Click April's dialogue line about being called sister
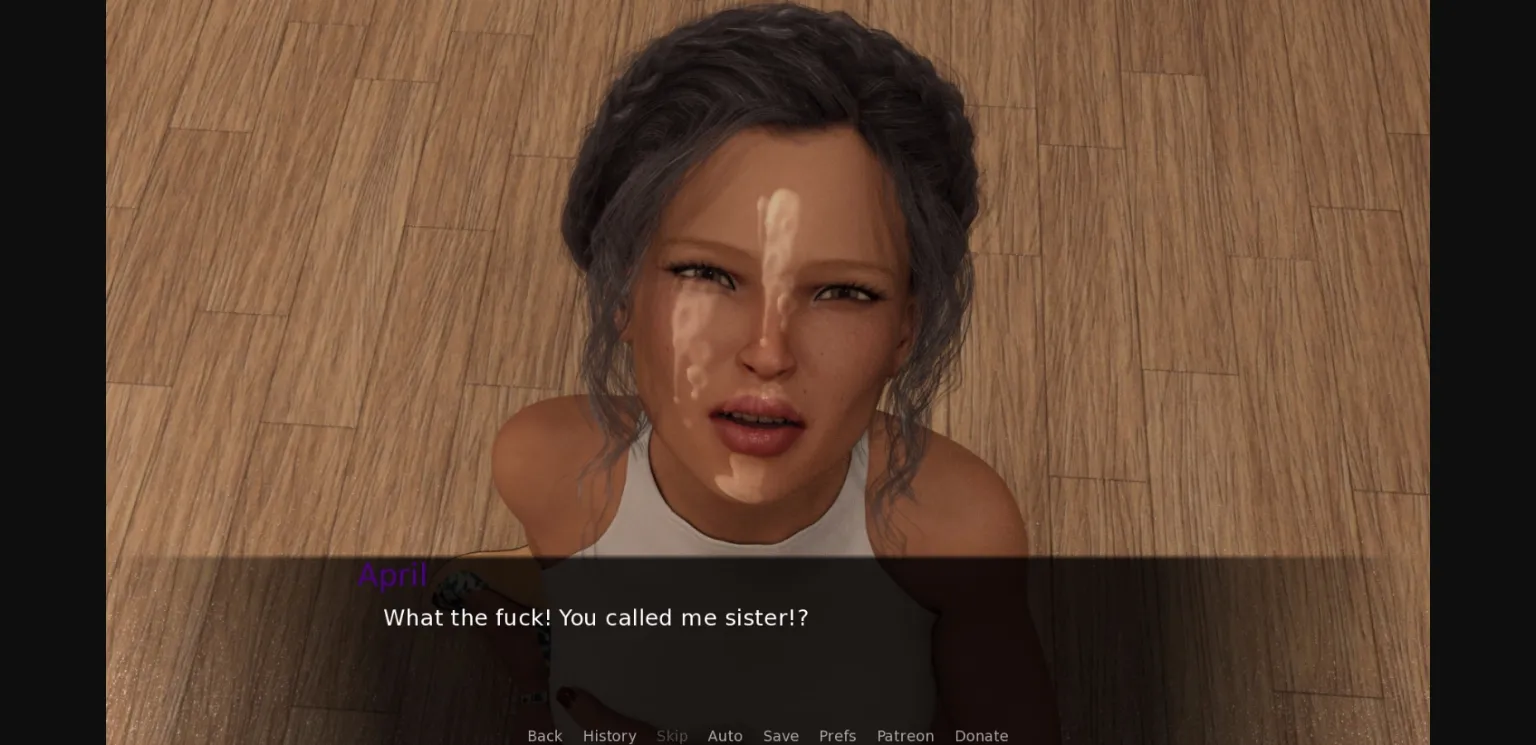Screen dimensions: 1536x745 tap(595, 617)
